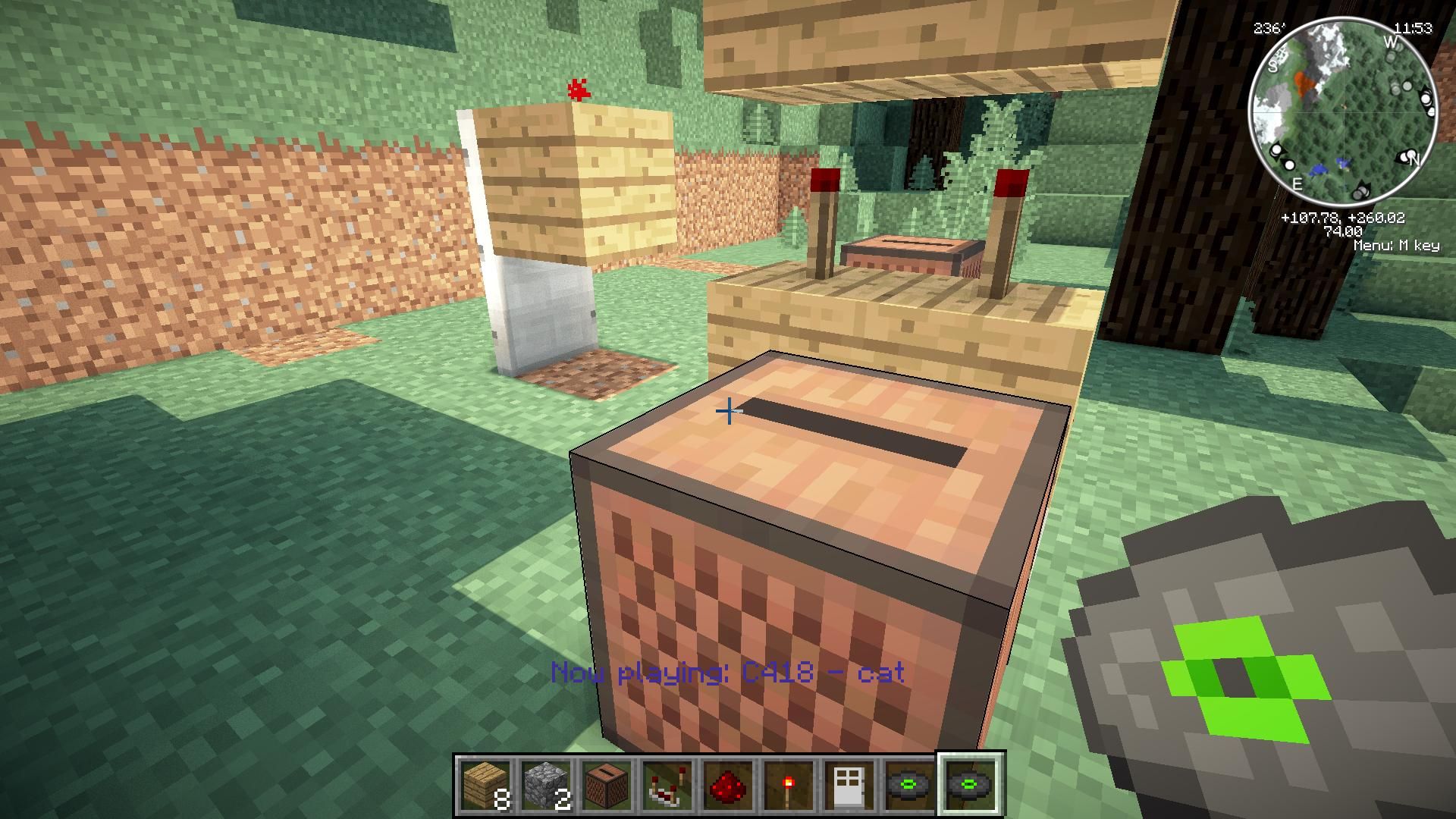Viewport: 1456px width, 819px height.
Task: Pick the redstone dust hotbar slot
Action: [728, 786]
